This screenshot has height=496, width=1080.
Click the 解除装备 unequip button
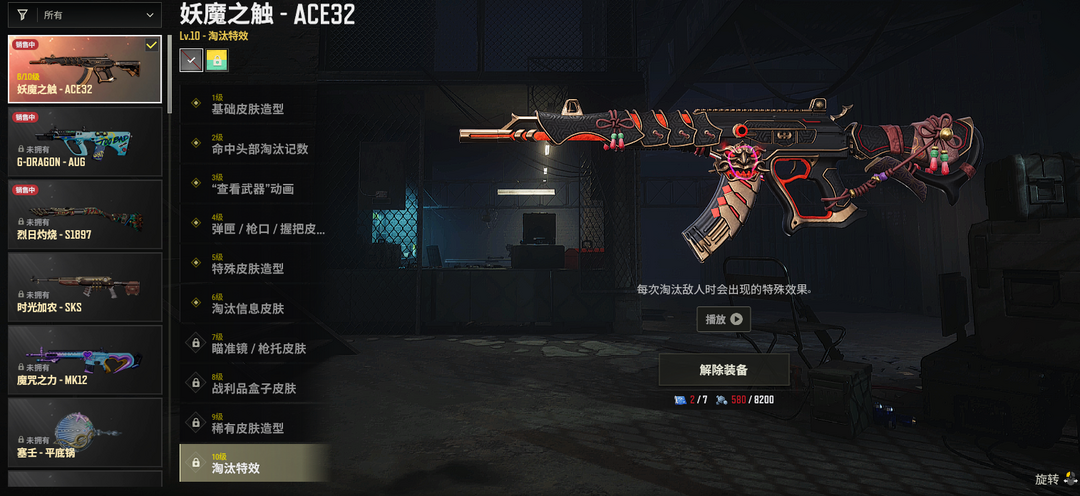pos(723,370)
